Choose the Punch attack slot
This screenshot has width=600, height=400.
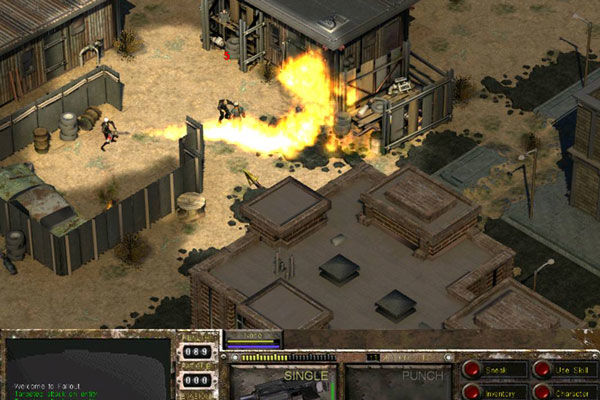tap(398, 383)
